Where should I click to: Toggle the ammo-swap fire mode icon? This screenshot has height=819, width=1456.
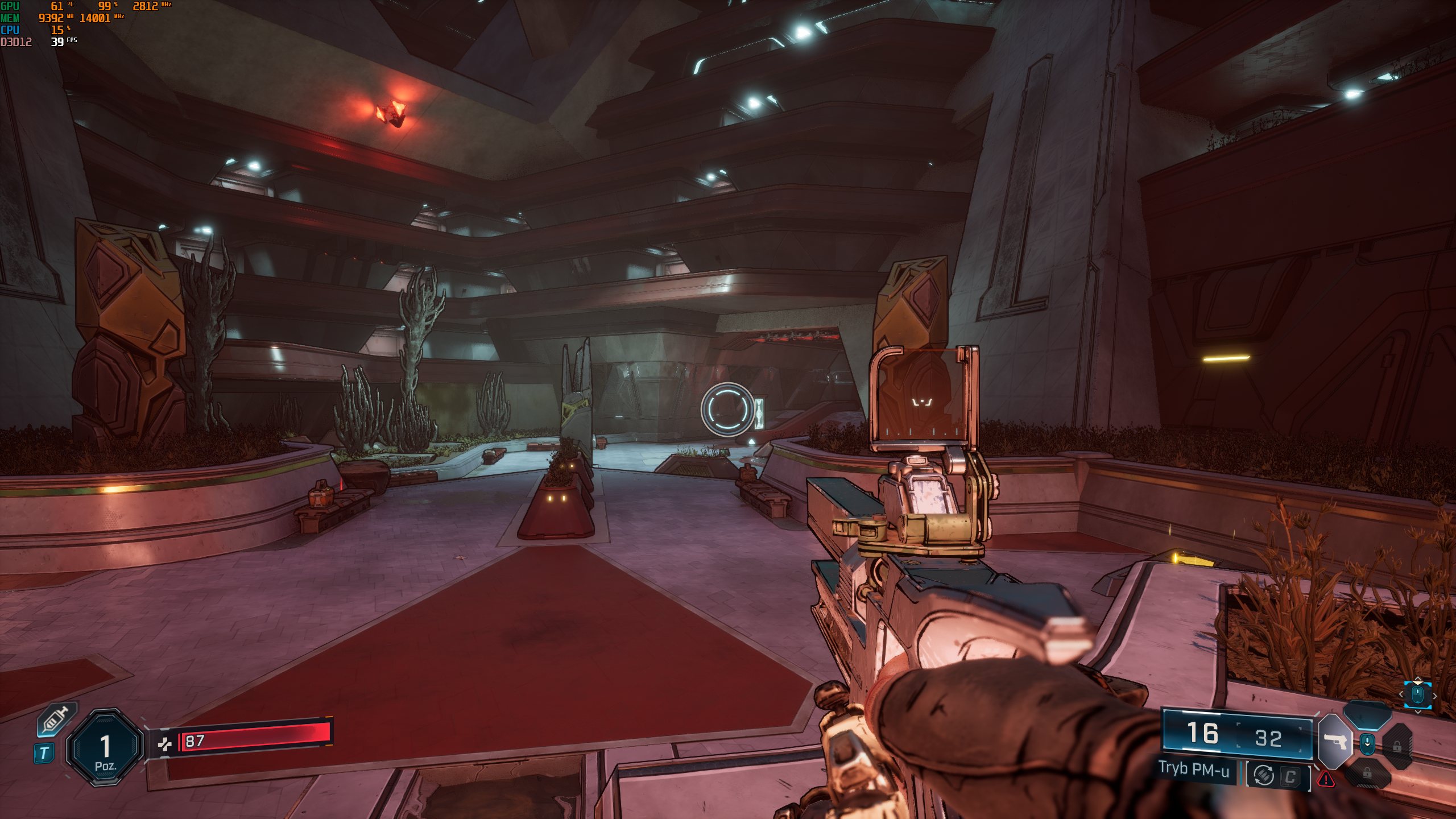(1264, 775)
